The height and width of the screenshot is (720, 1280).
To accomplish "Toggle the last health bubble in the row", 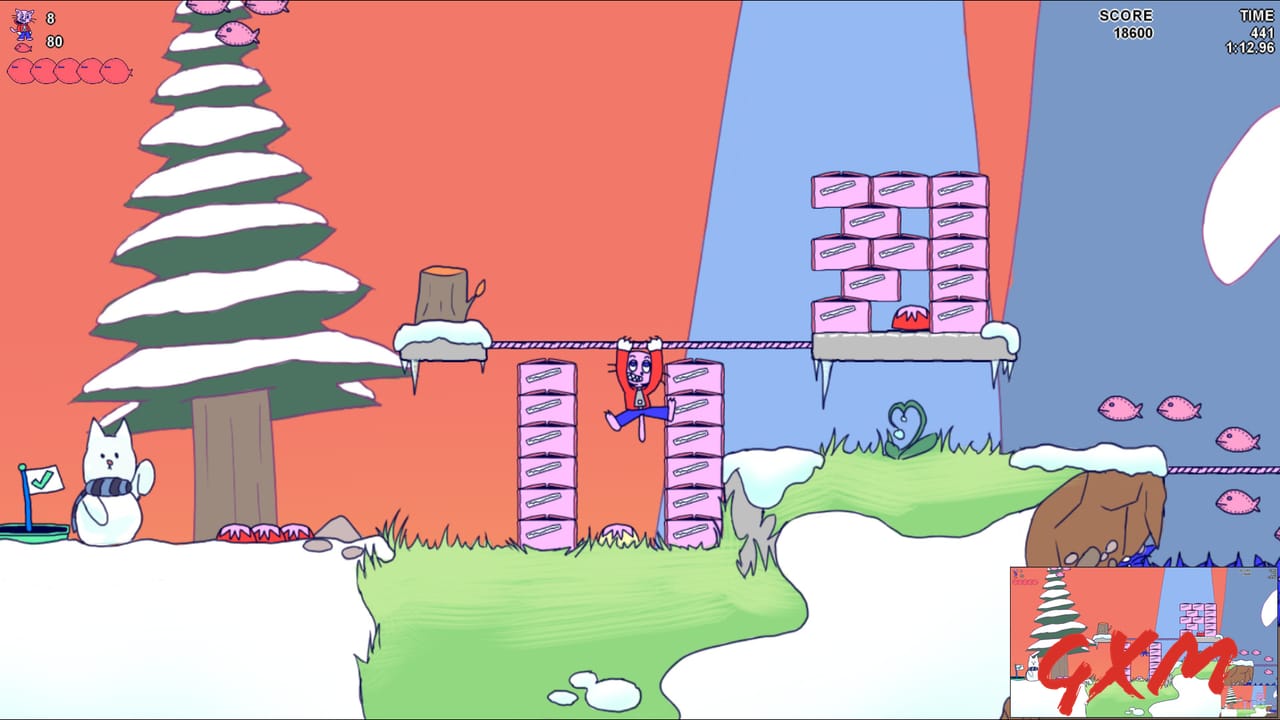I will click(112, 72).
